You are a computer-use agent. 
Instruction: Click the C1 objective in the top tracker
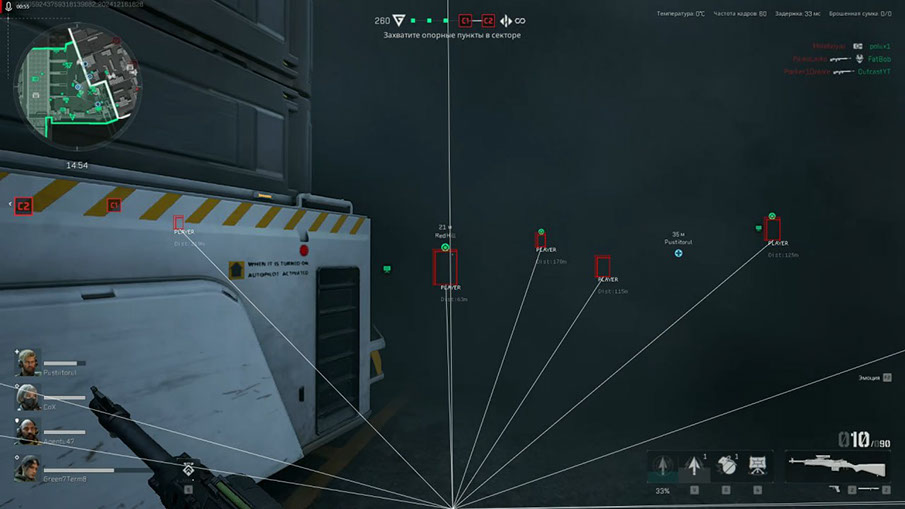click(465, 20)
